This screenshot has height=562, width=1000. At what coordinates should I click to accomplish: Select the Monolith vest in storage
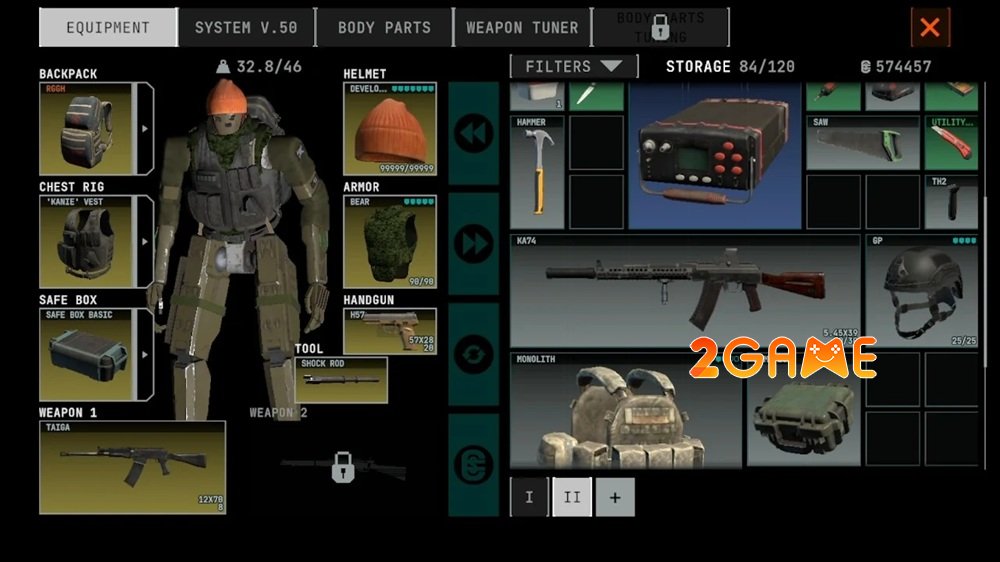tap(626, 409)
